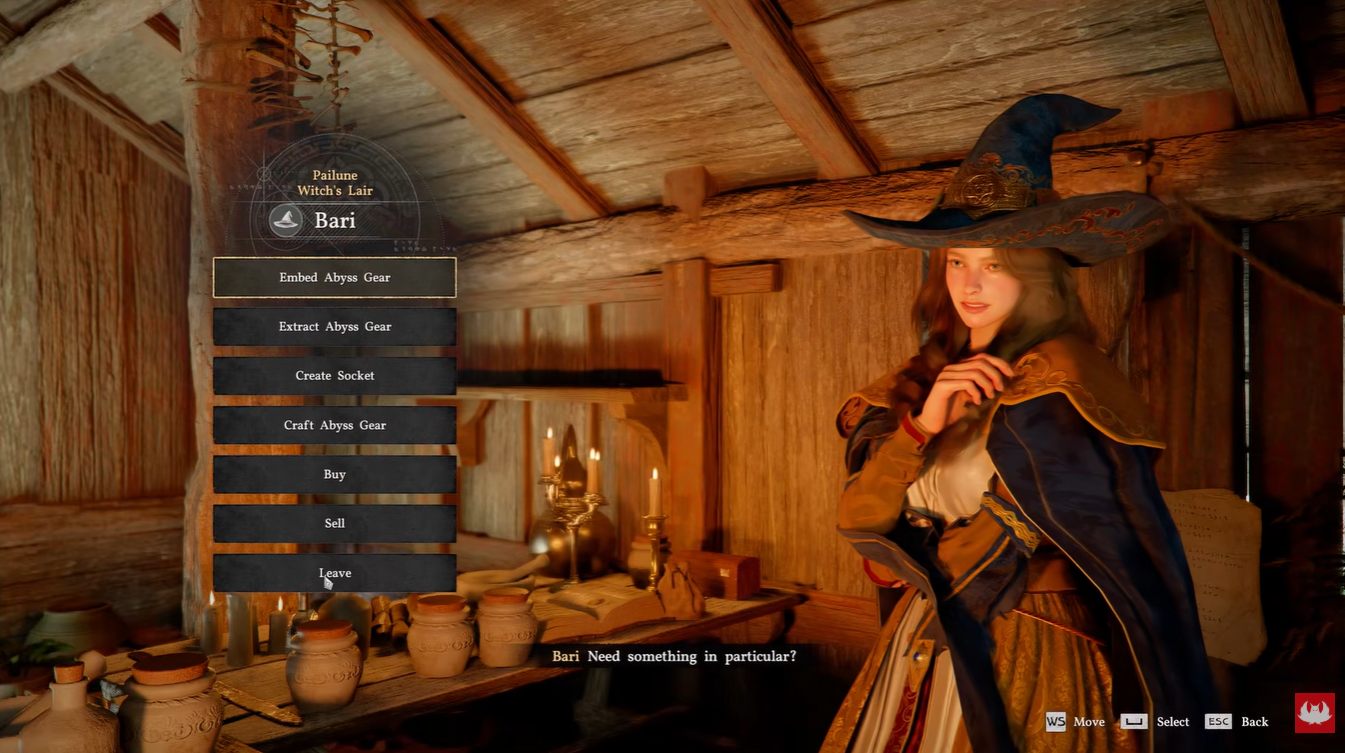1345x753 pixels.
Task: Click Craft Abyss Gear
Action: coord(334,425)
